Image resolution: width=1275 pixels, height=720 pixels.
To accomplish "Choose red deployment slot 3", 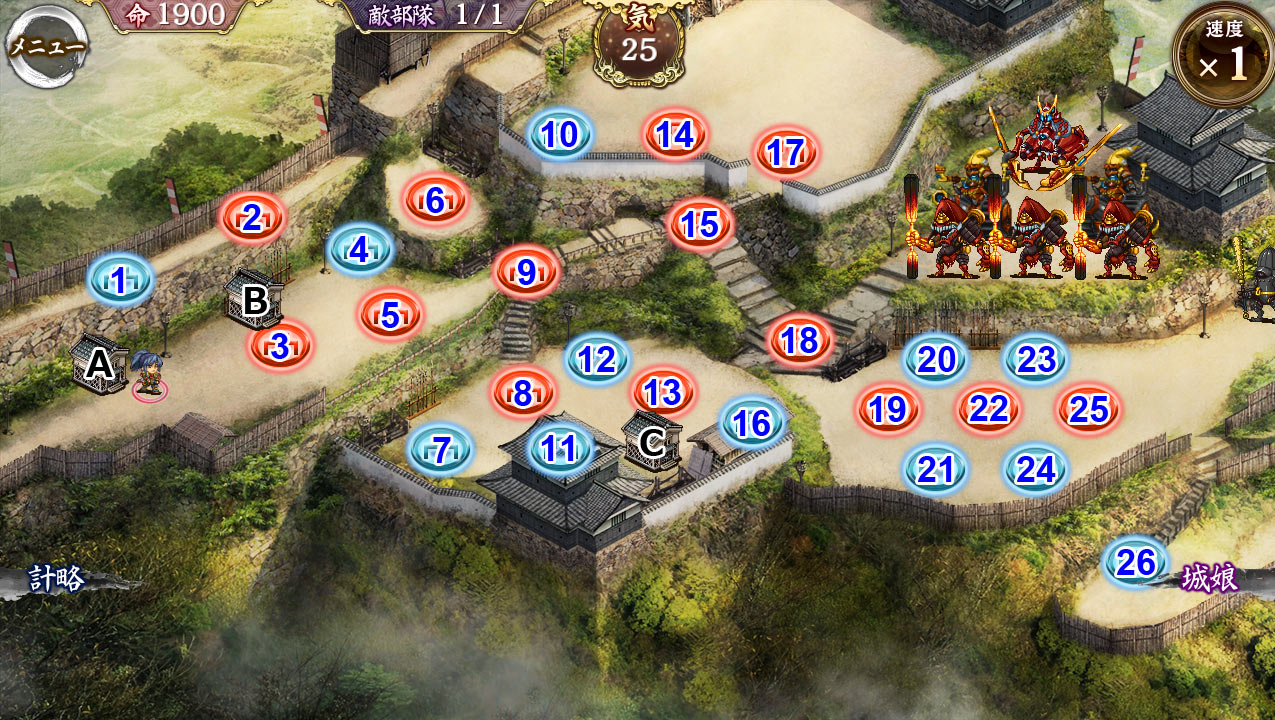I will [x=281, y=346].
